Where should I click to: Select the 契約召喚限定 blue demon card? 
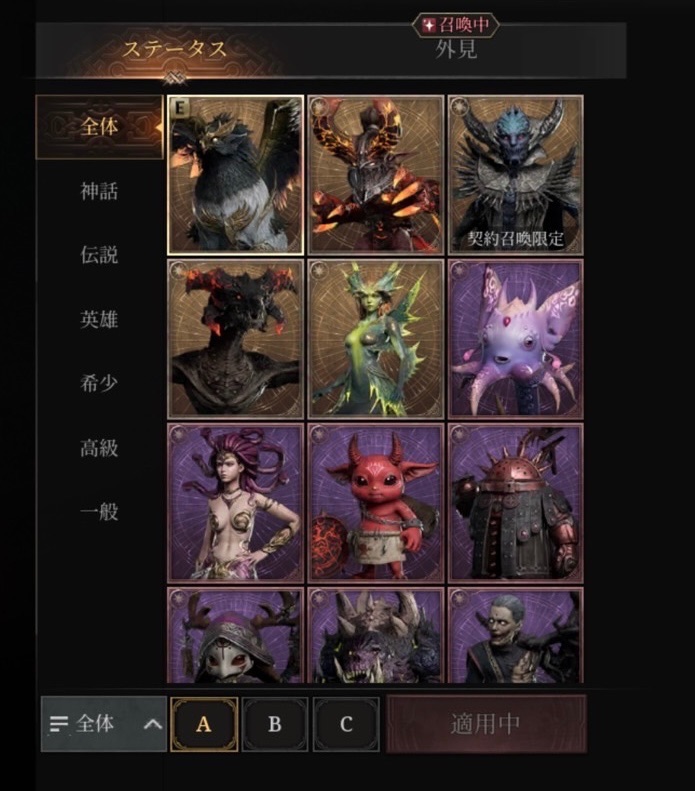tap(516, 175)
